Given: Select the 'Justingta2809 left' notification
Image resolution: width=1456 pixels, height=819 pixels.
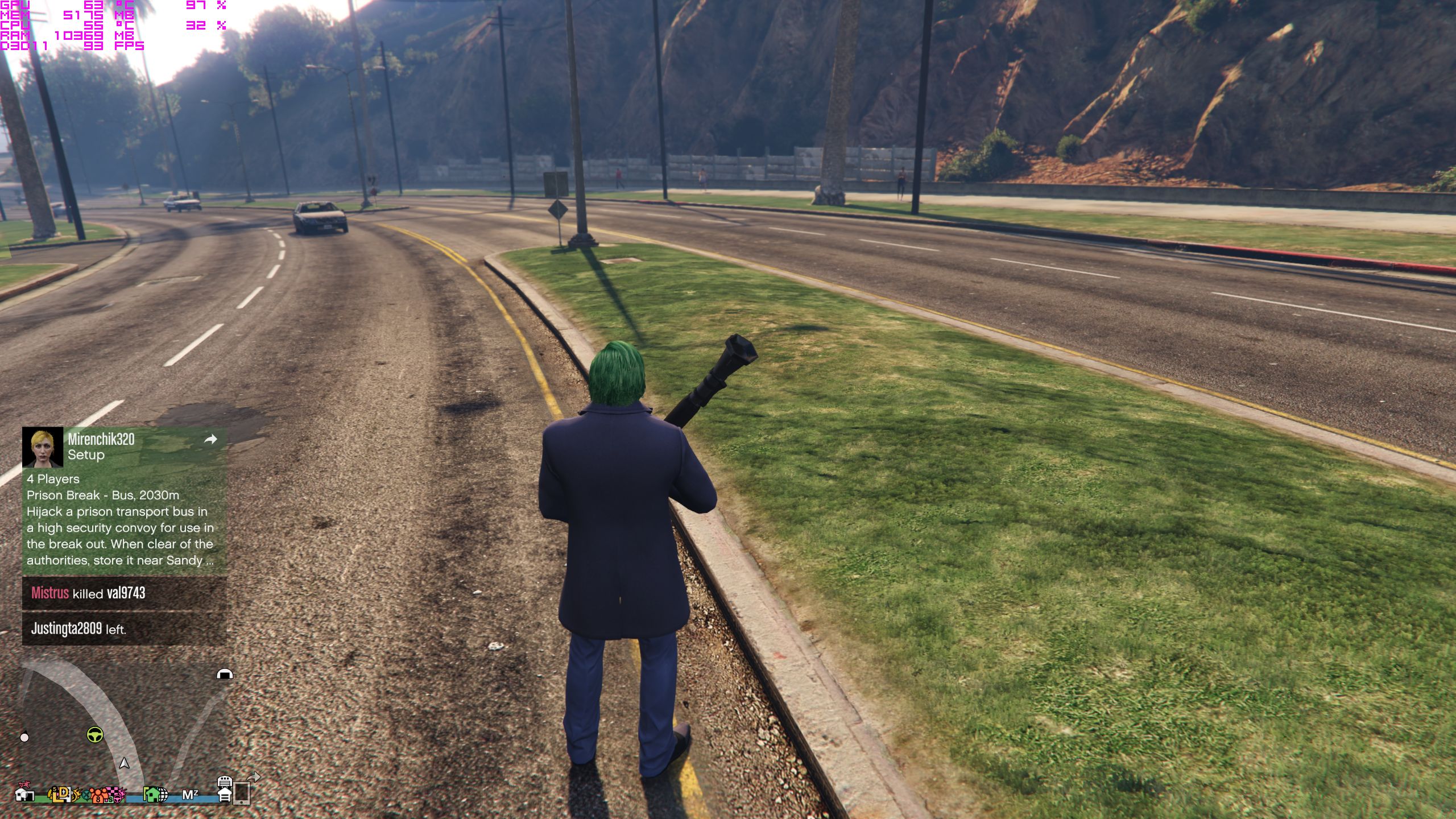Looking at the screenshot, I should pos(124,629).
